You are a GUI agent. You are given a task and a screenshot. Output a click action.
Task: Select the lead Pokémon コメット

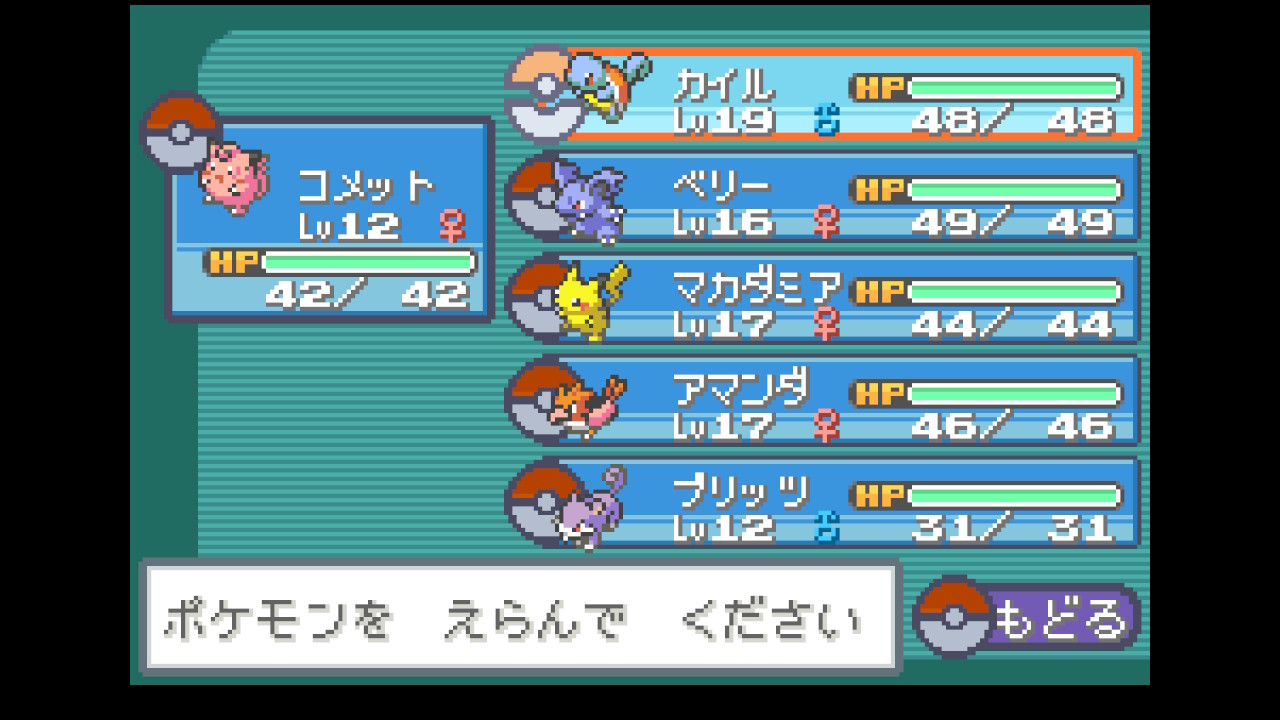330,220
